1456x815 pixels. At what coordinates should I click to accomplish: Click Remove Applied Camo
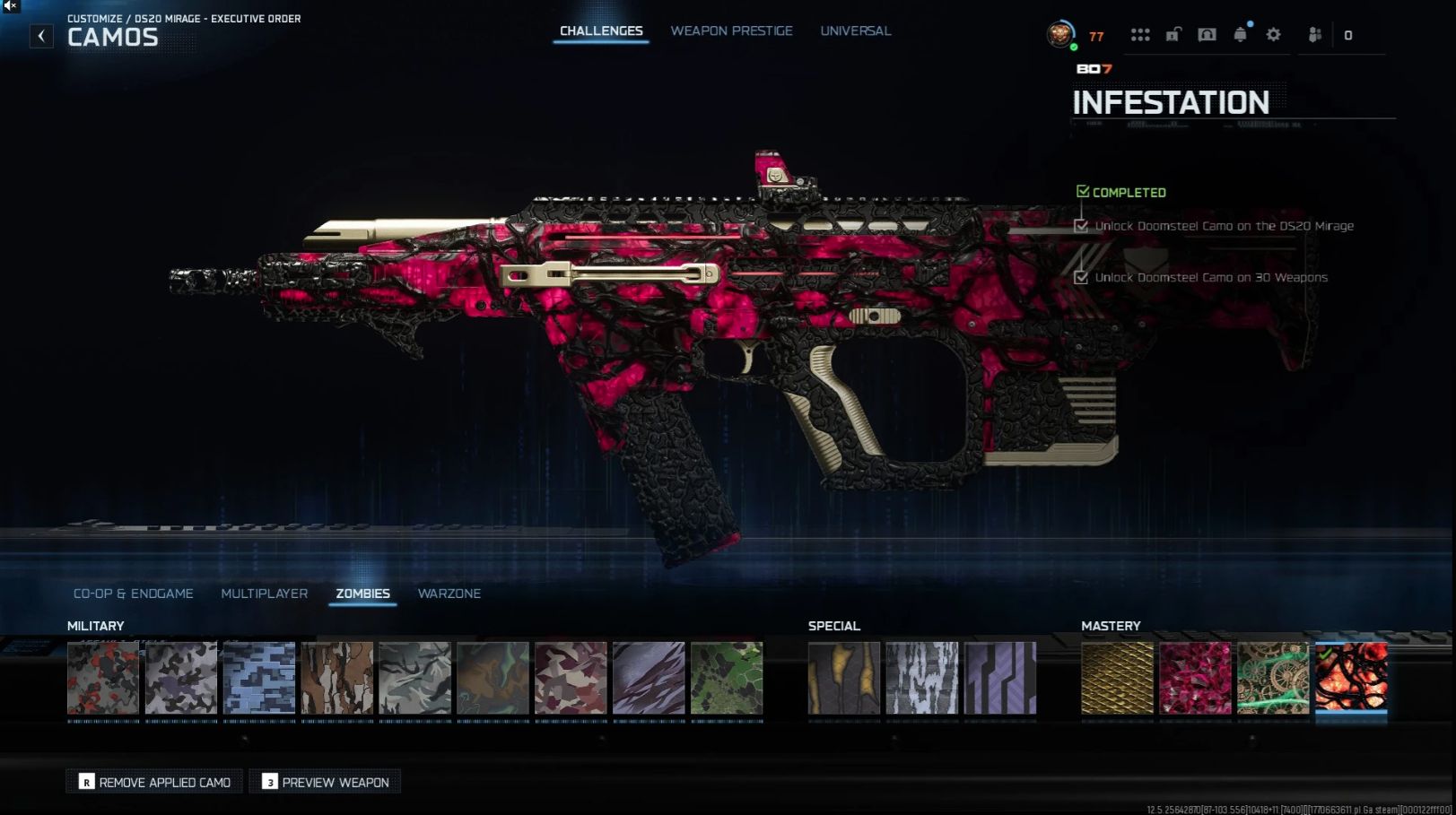click(155, 782)
